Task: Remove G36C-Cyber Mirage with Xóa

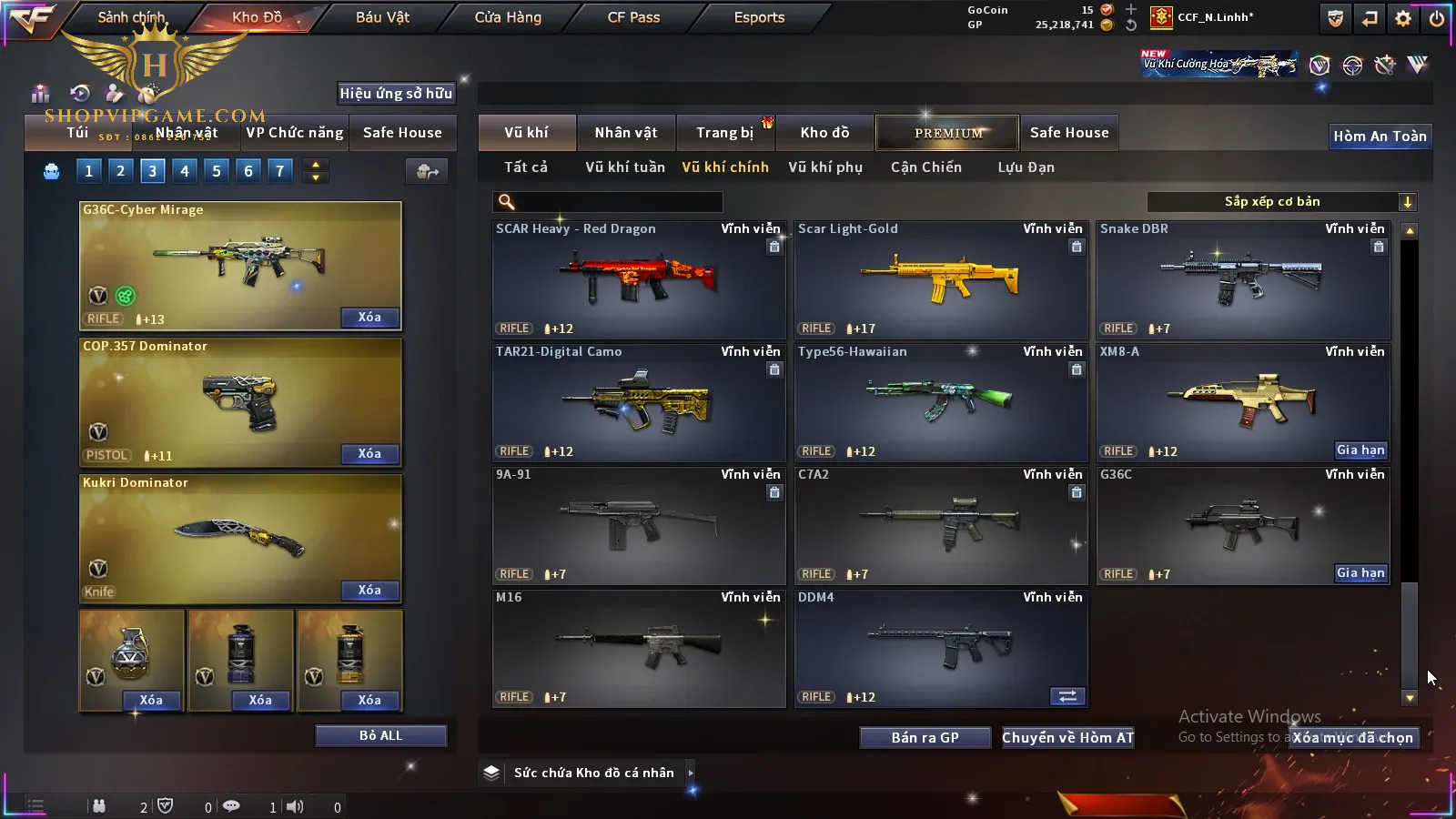Action: click(x=369, y=318)
